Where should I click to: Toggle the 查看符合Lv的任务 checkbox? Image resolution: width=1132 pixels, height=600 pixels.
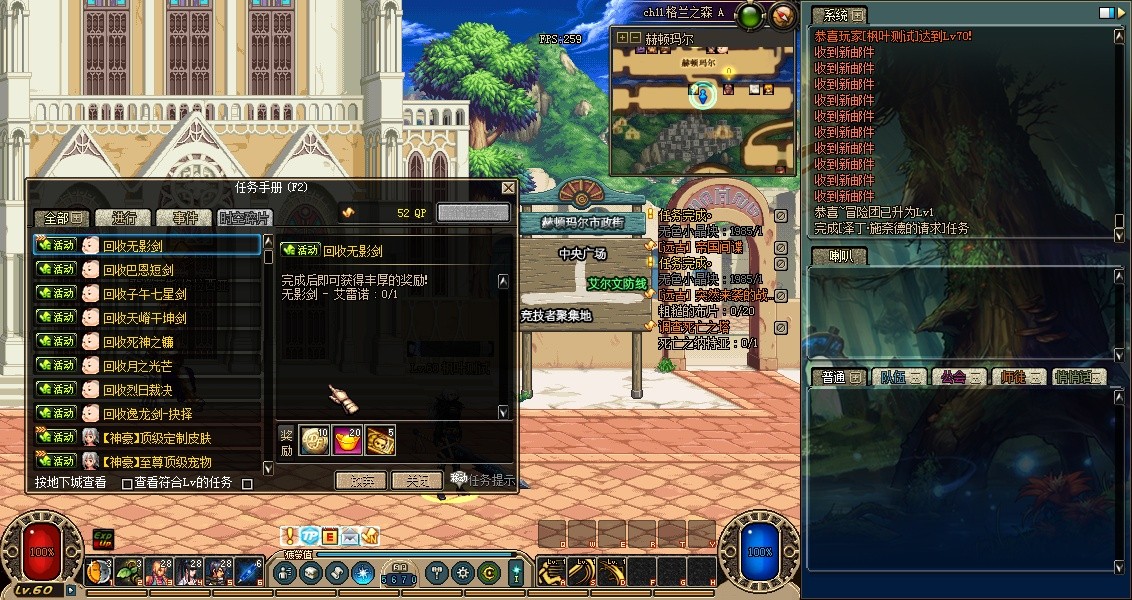(127, 484)
